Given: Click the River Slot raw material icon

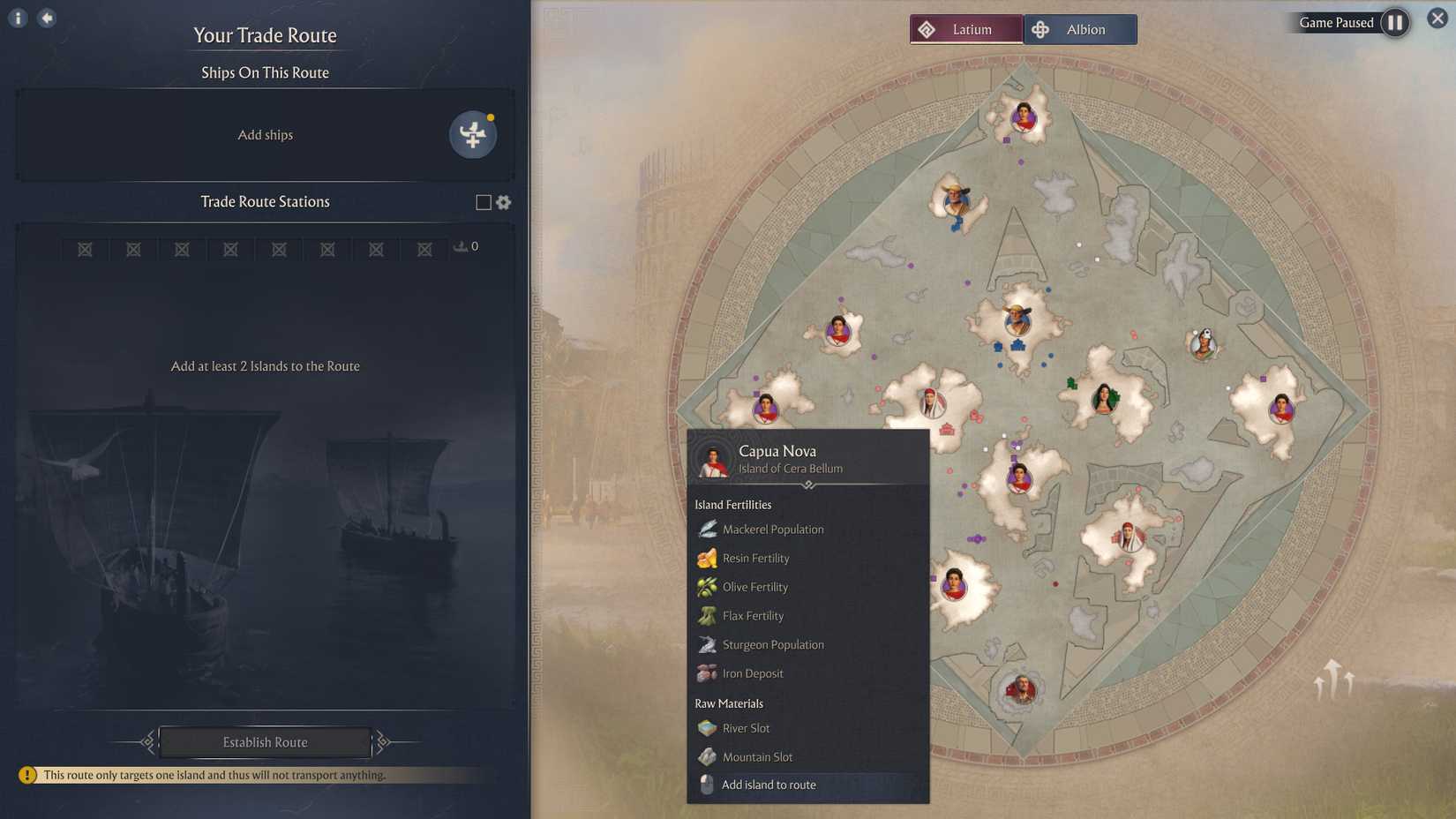Looking at the screenshot, I should click(x=707, y=728).
